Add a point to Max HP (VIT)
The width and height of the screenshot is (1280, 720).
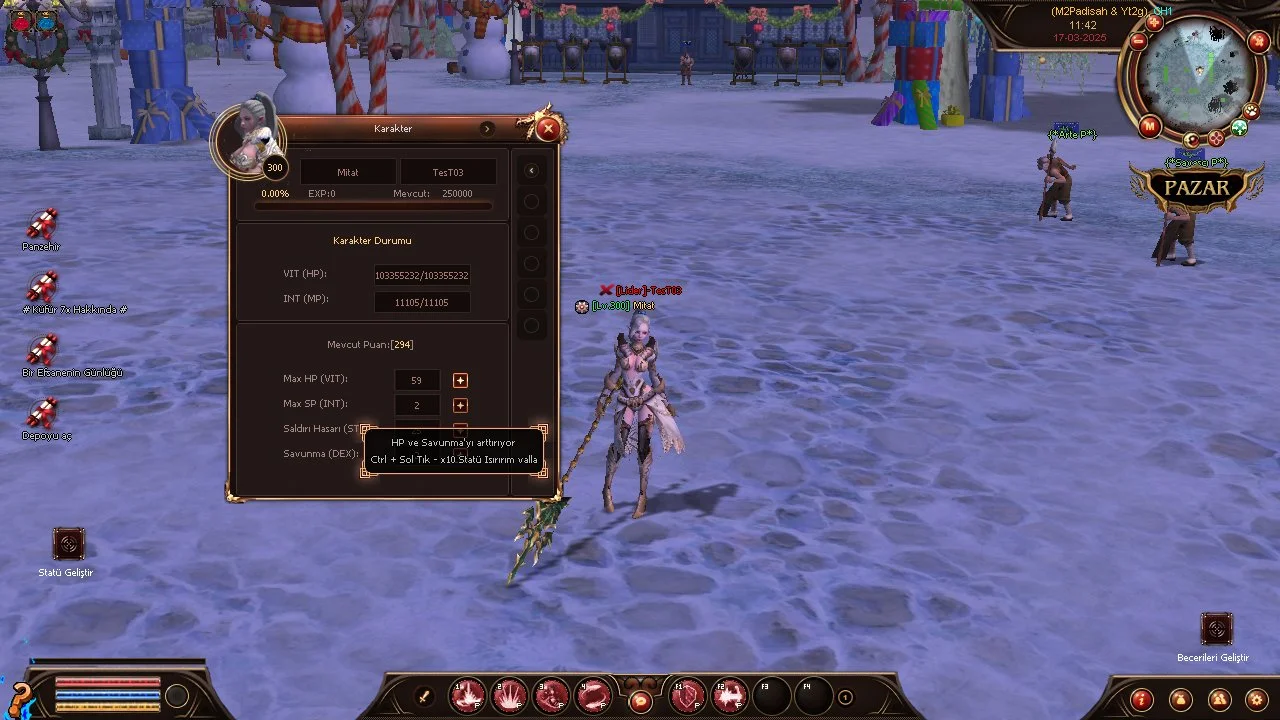[460, 380]
